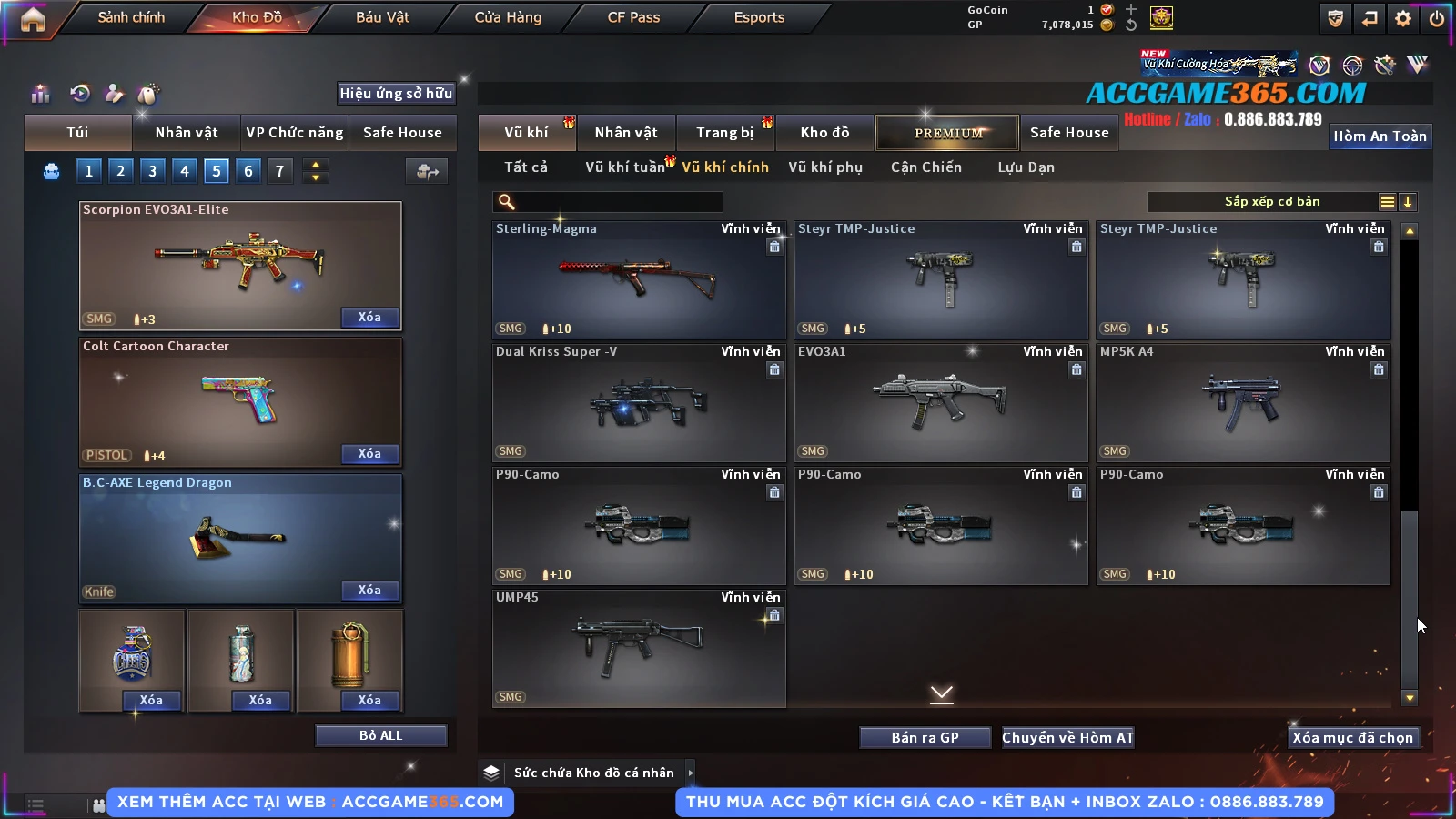The width and height of the screenshot is (1456, 819).
Task: Go to Sảnh chính lobby
Action: 131,17
